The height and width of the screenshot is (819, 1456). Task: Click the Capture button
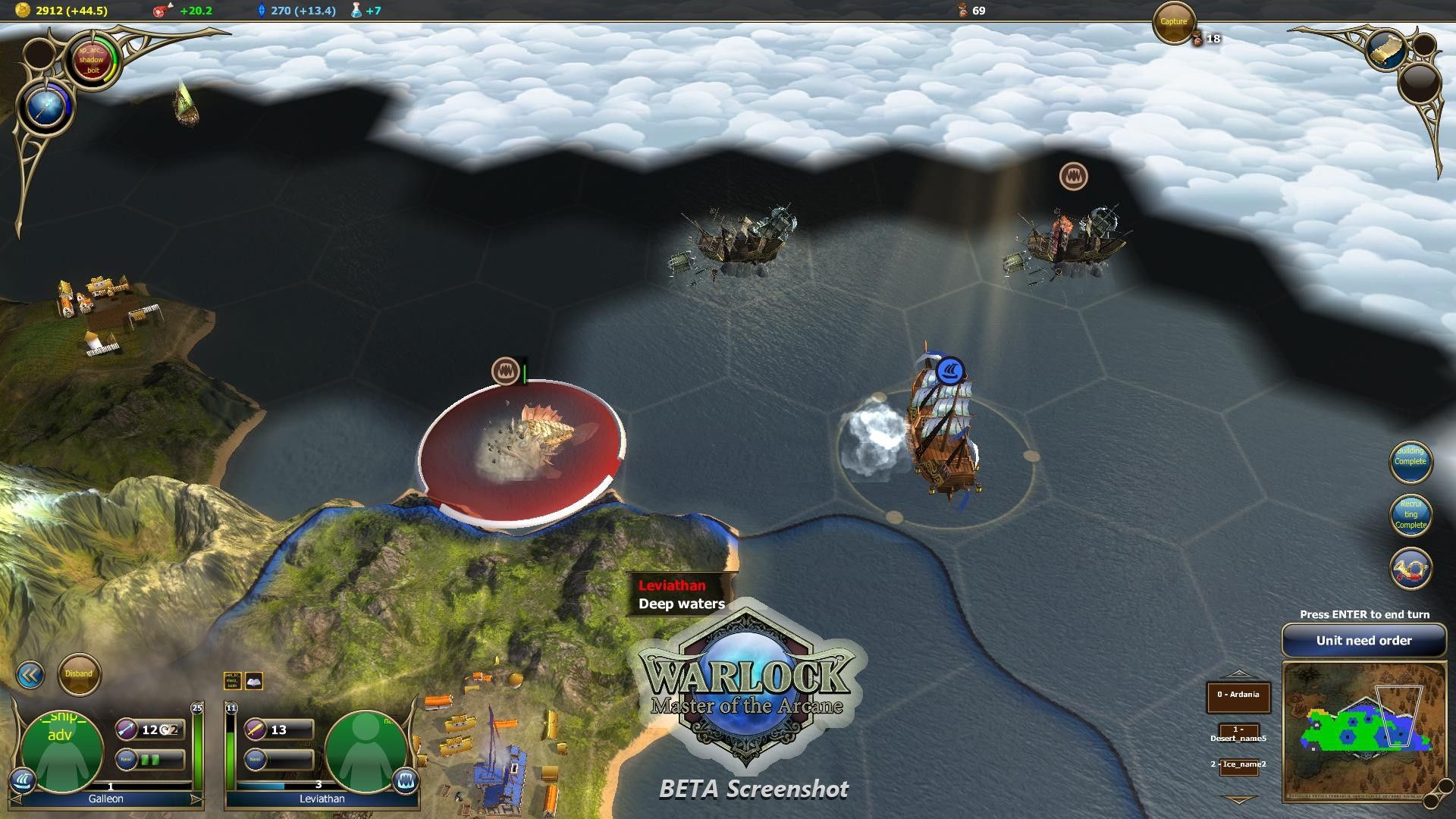pos(1173,22)
